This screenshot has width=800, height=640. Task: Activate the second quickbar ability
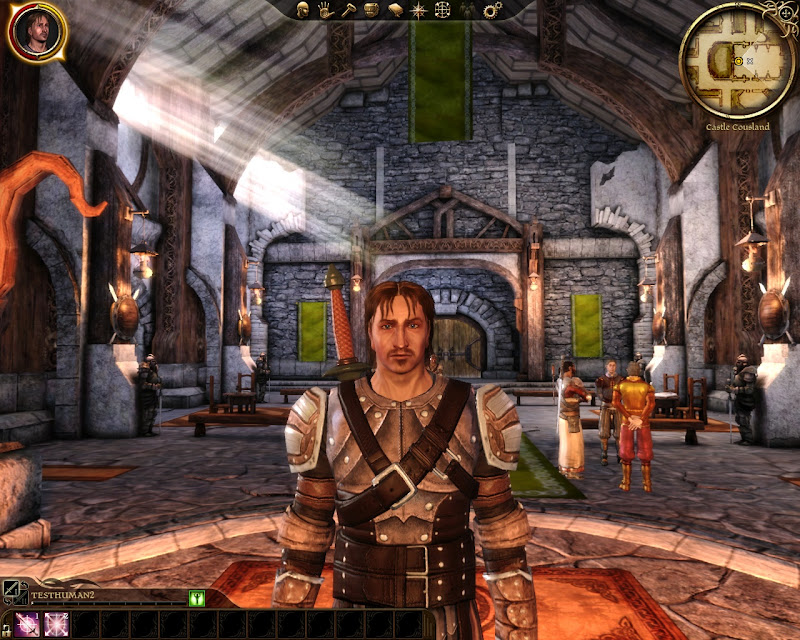coord(54,624)
